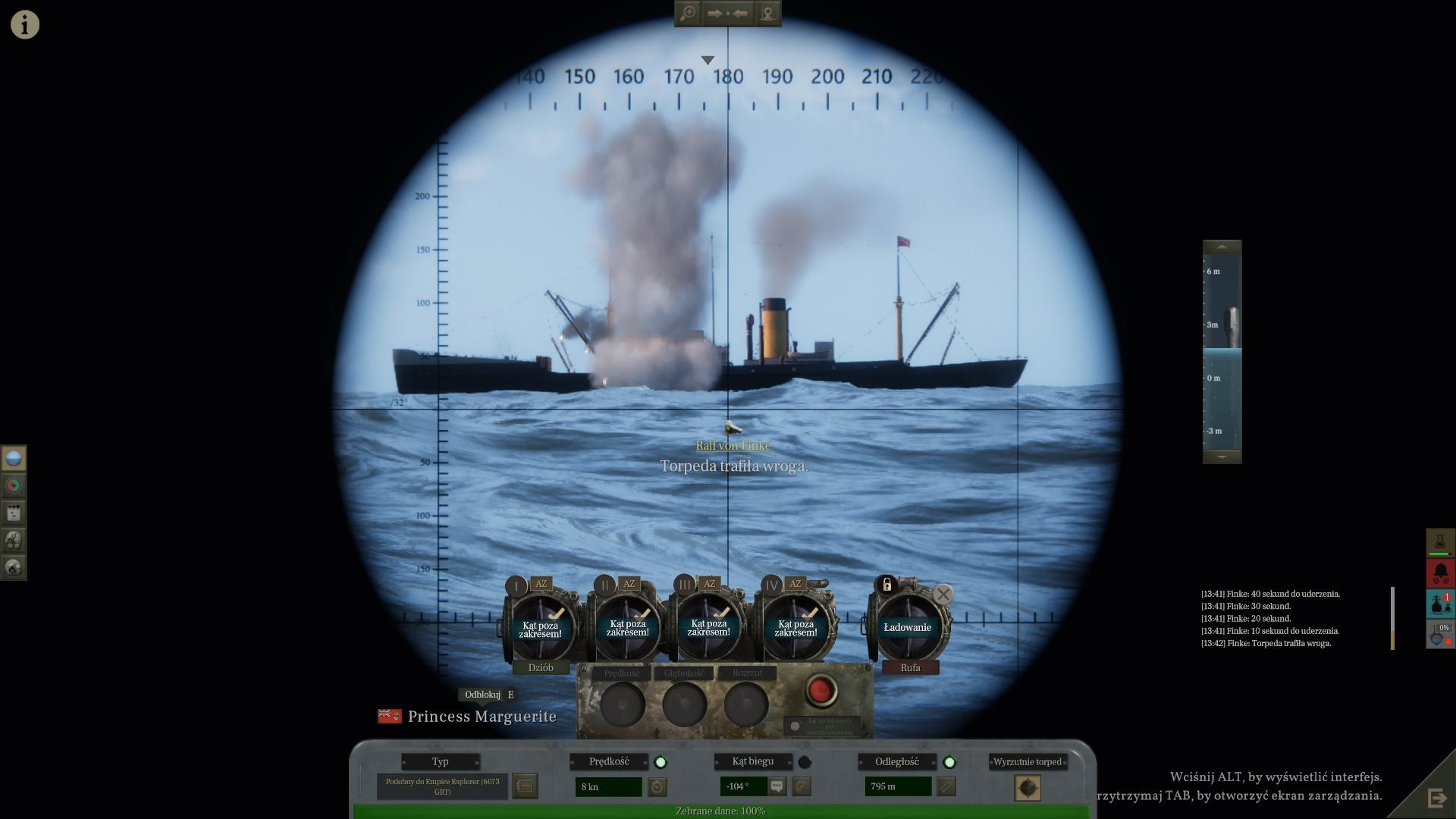
Task: Select the stern tube showing Ładowanie
Action: (x=907, y=628)
